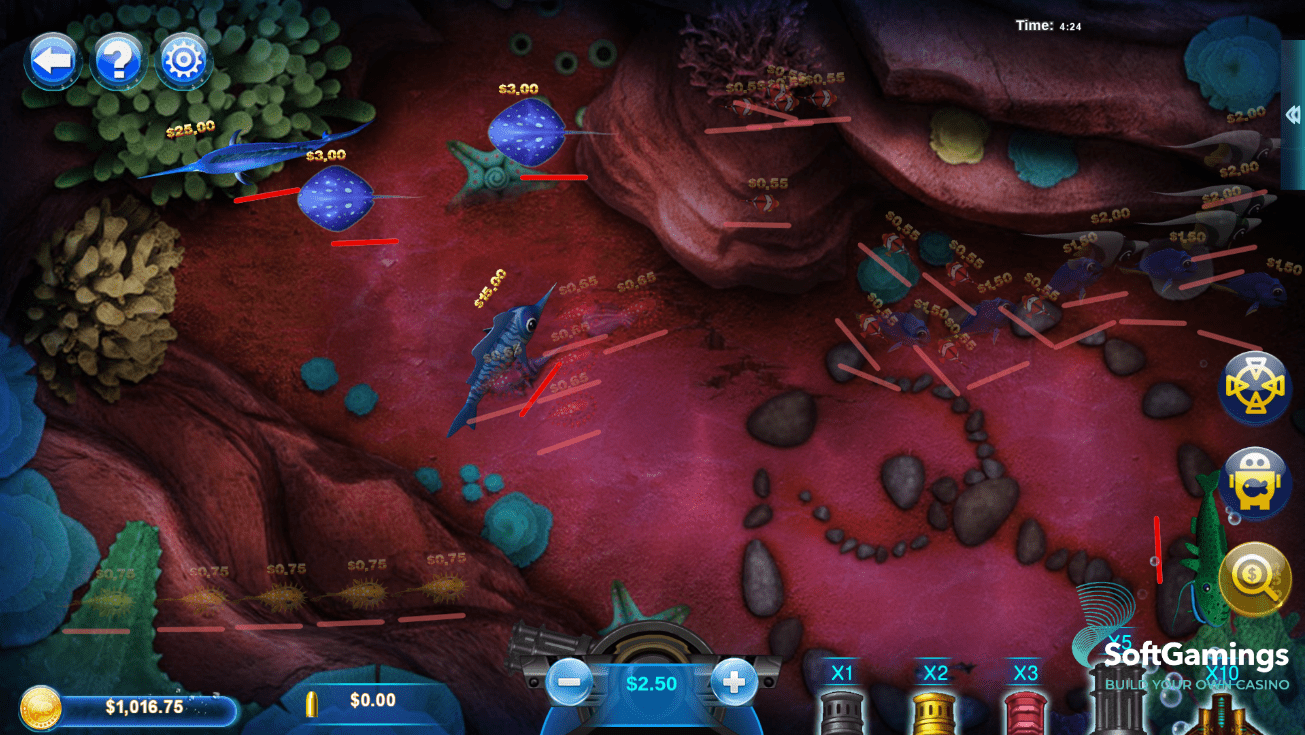Open the help question mark screen
The image size is (1305, 735).
(118, 62)
